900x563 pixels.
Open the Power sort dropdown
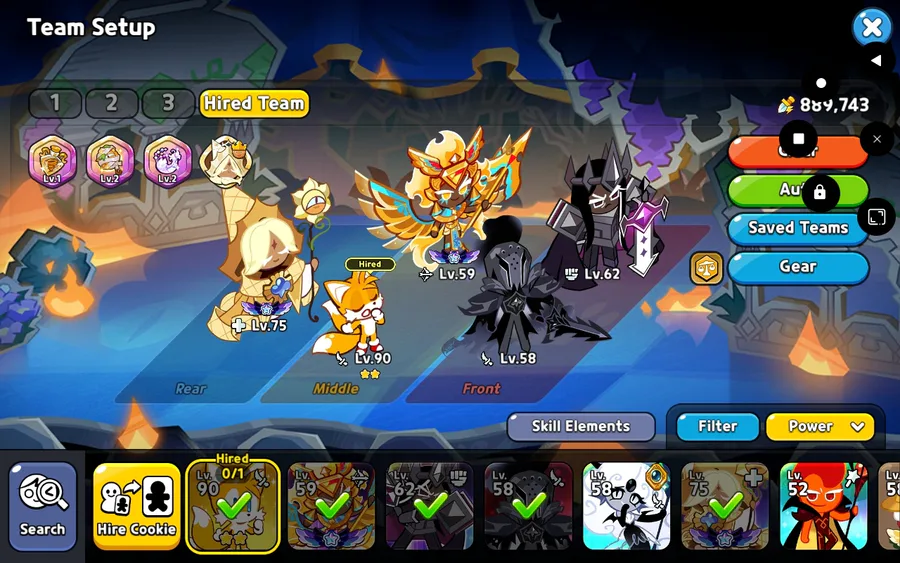(x=819, y=426)
